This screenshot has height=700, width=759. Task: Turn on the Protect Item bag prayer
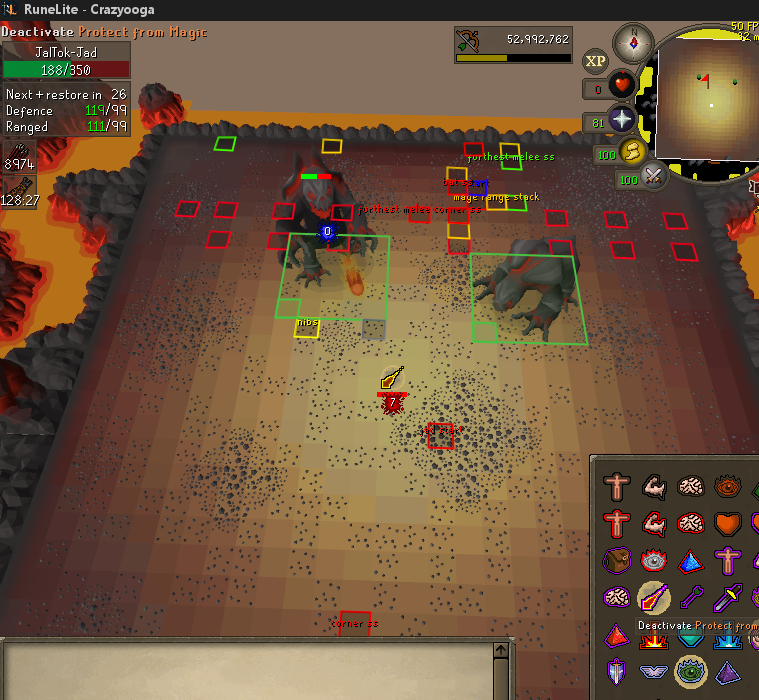coord(617,561)
